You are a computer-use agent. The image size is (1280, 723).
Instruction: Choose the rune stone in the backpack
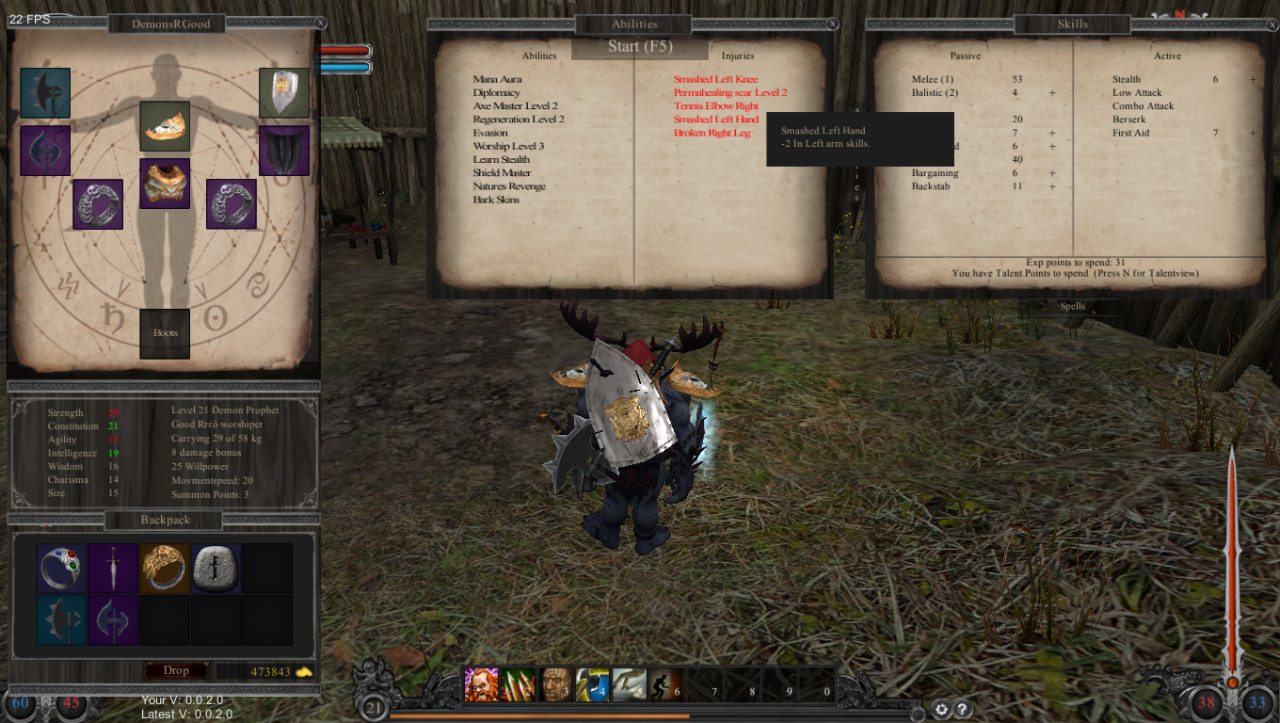pyautogui.click(x=215, y=569)
